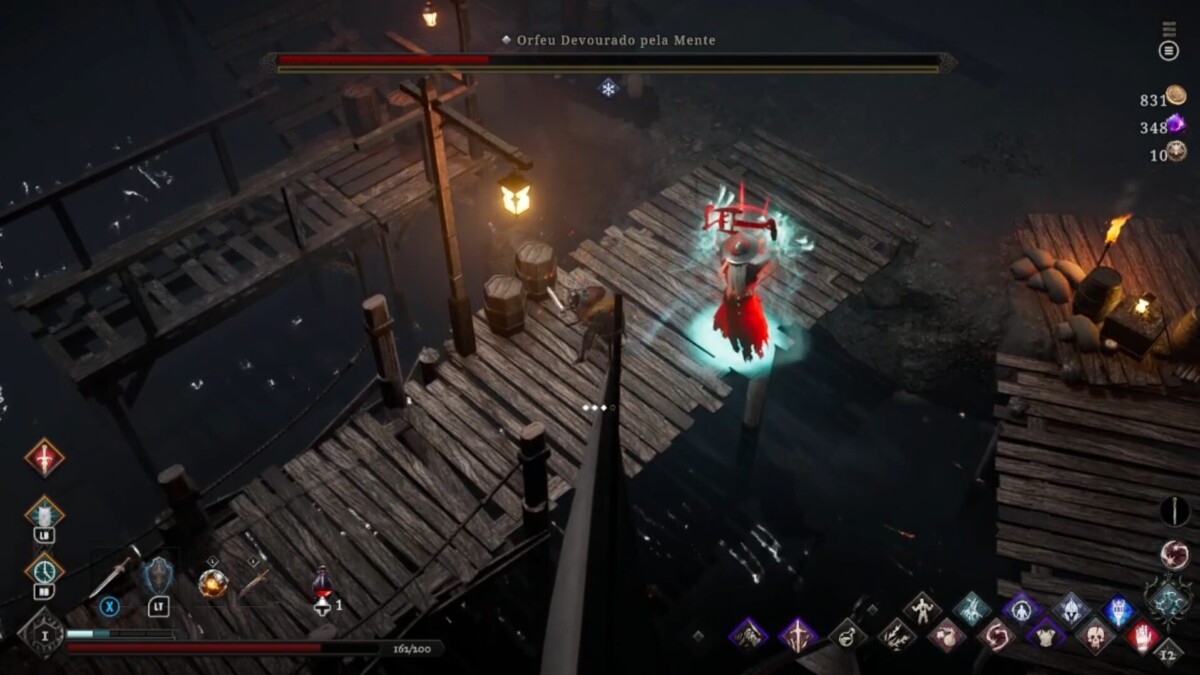Inspect the flexing figure buff icon
This screenshot has height=675, width=1200.
pyautogui.click(x=921, y=607)
